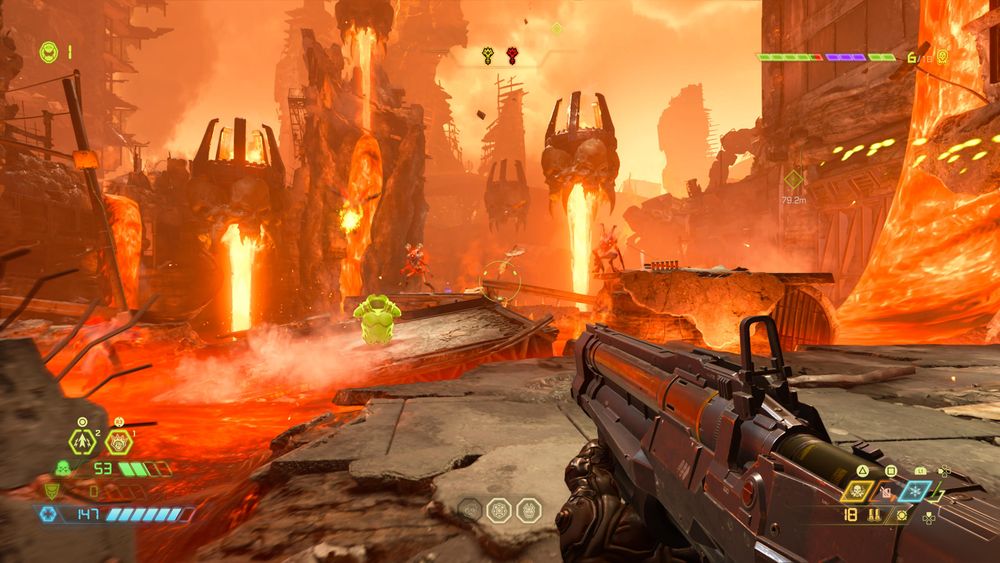The height and width of the screenshot is (563, 1000).
Task: Click the yellow demon key compass icon
Action: point(487,55)
